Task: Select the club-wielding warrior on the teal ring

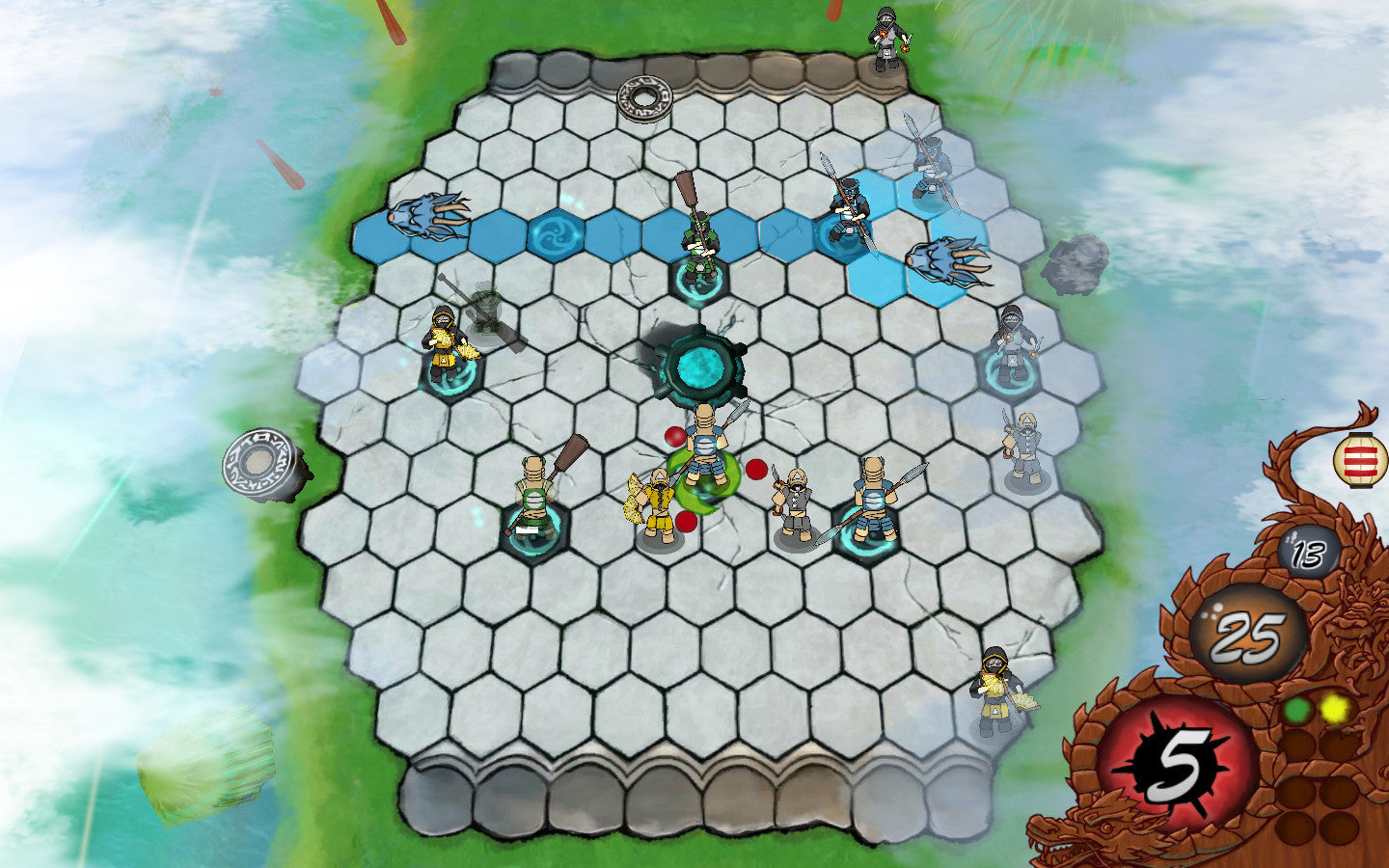Action: coord(535,497)
